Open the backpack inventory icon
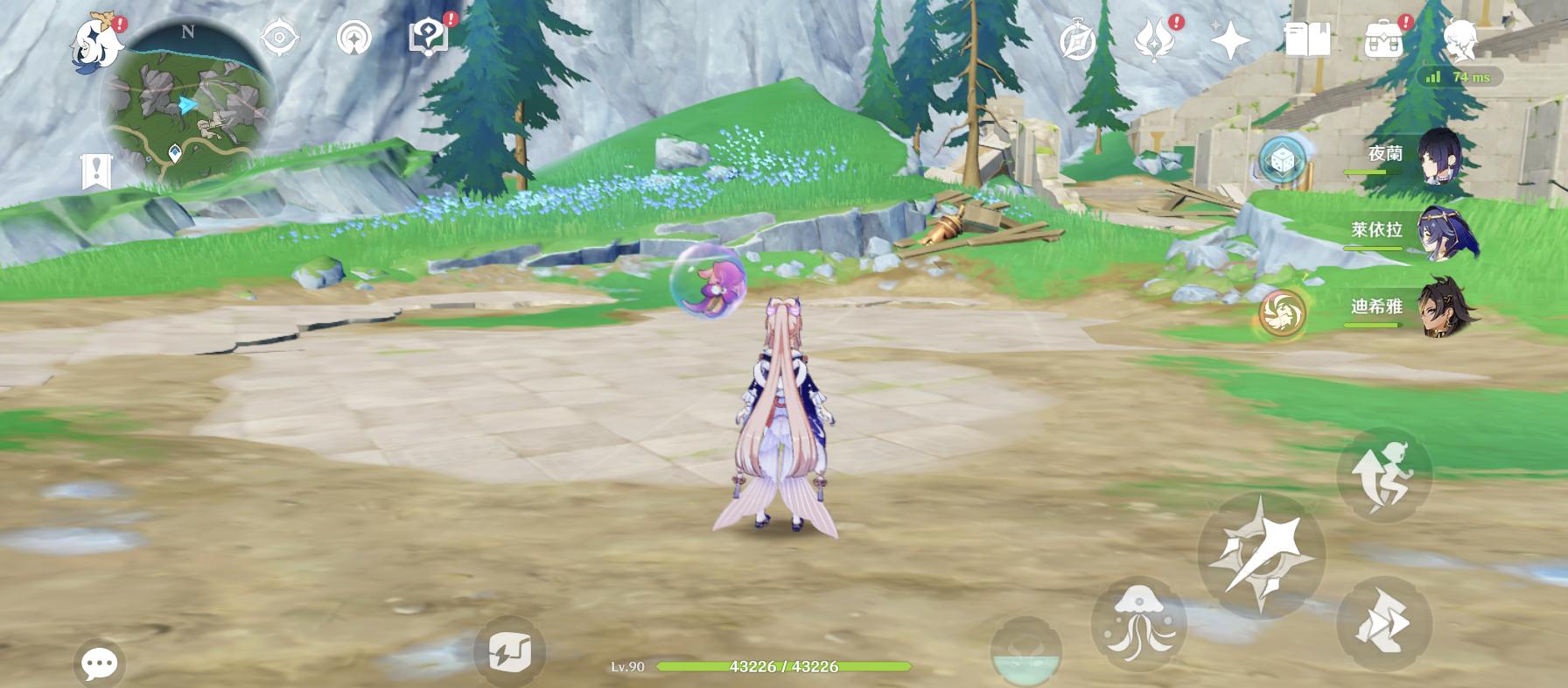The height and width of the screenshot is (688, 1568). point(1383,39)
